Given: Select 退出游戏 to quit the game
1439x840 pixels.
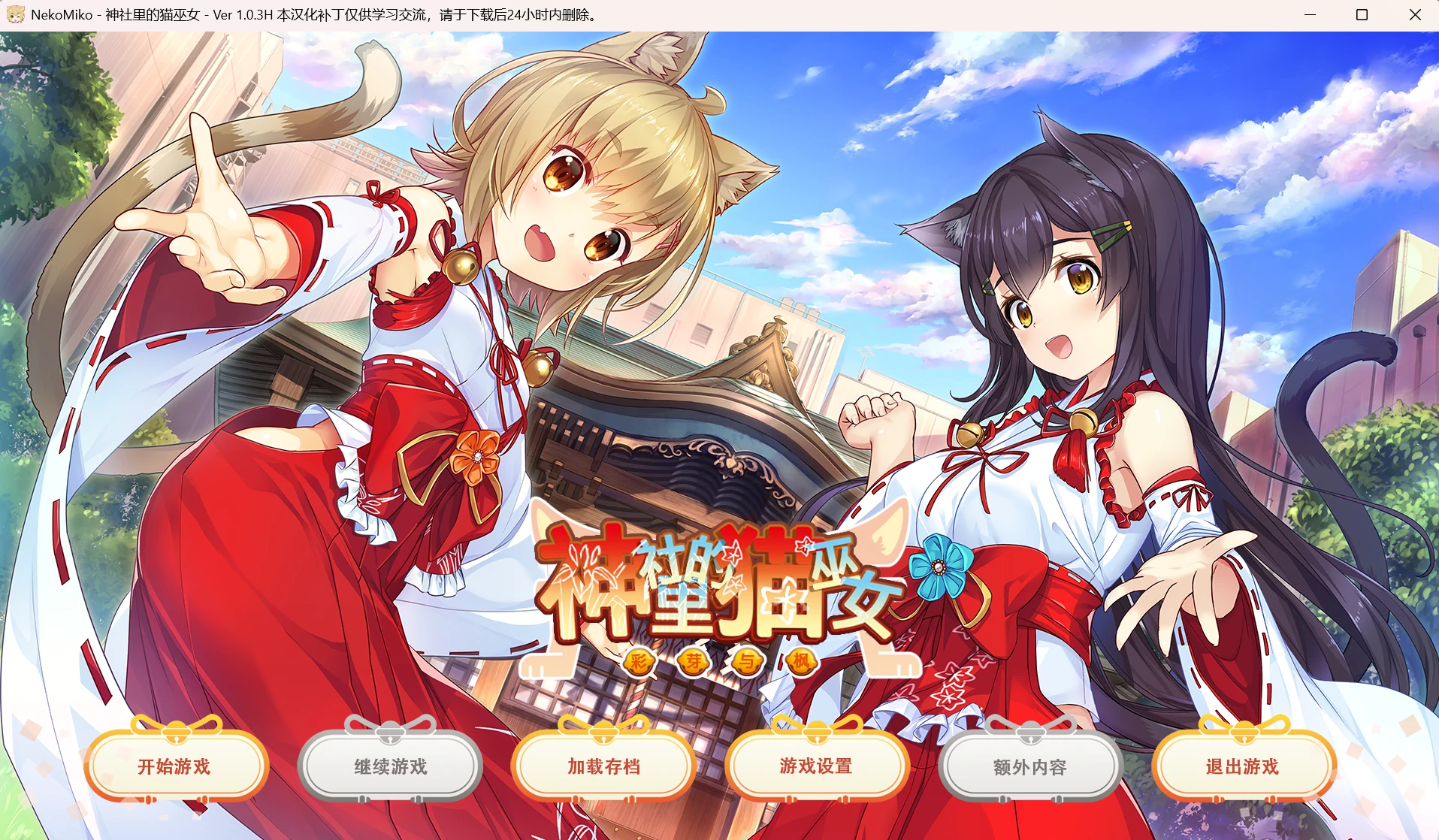Looking at the screenshot, I should click(1244, 768).
